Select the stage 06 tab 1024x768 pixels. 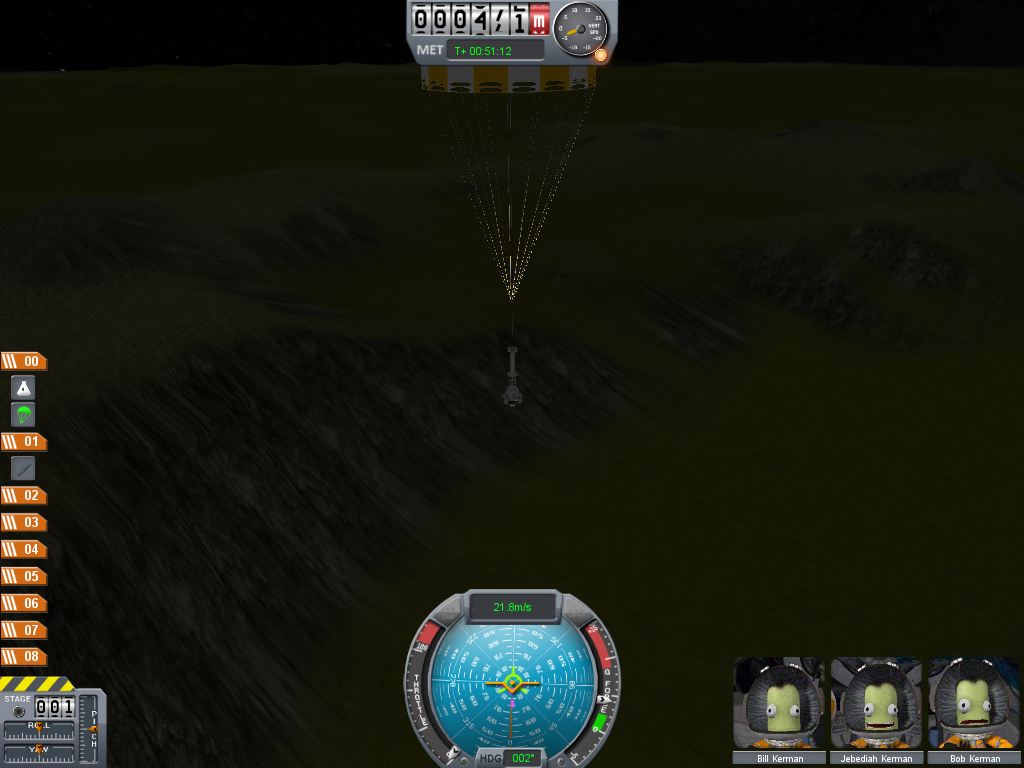24,603
